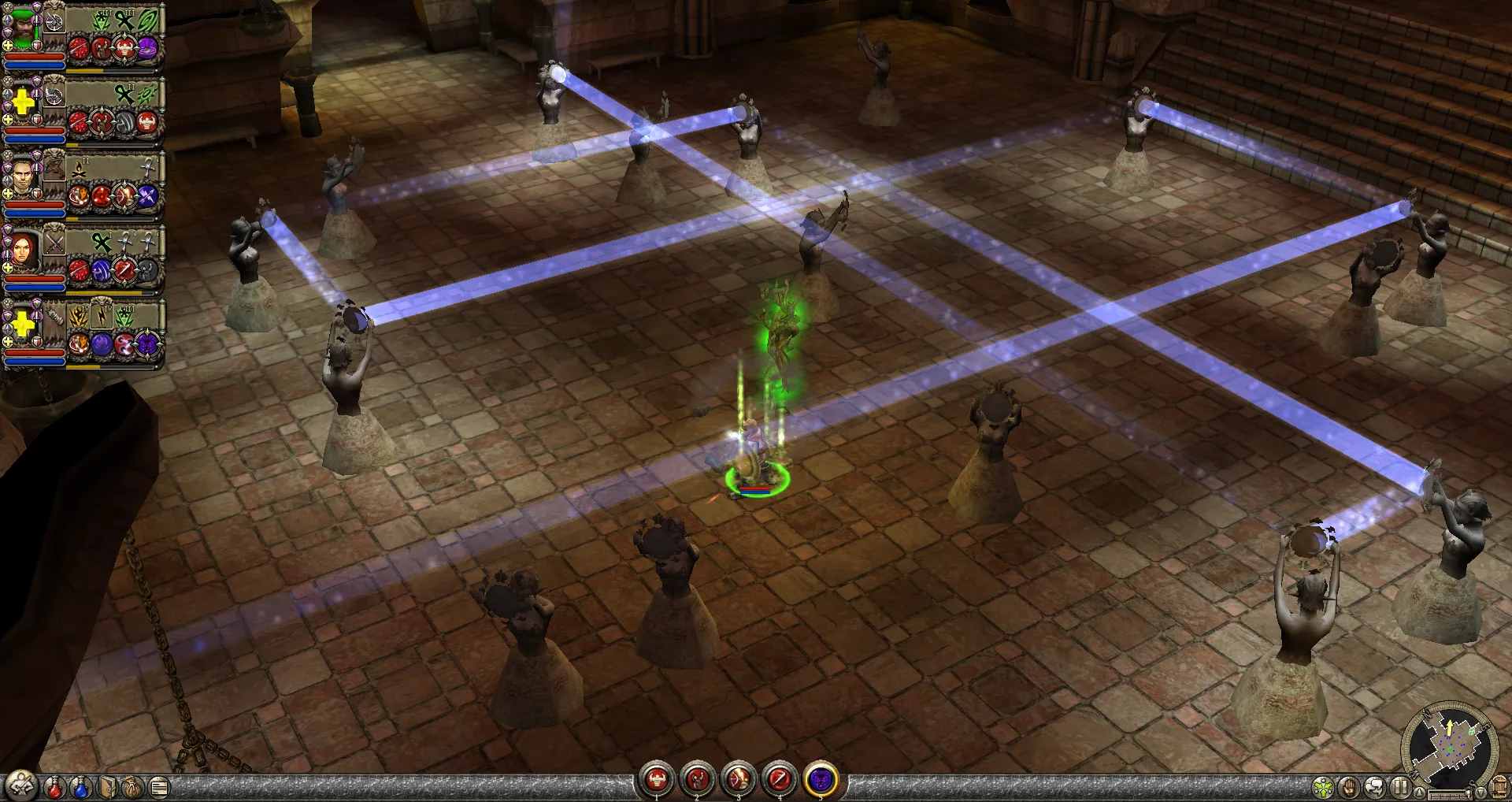Select the bald male party member portrait

[x=24, y=176]
